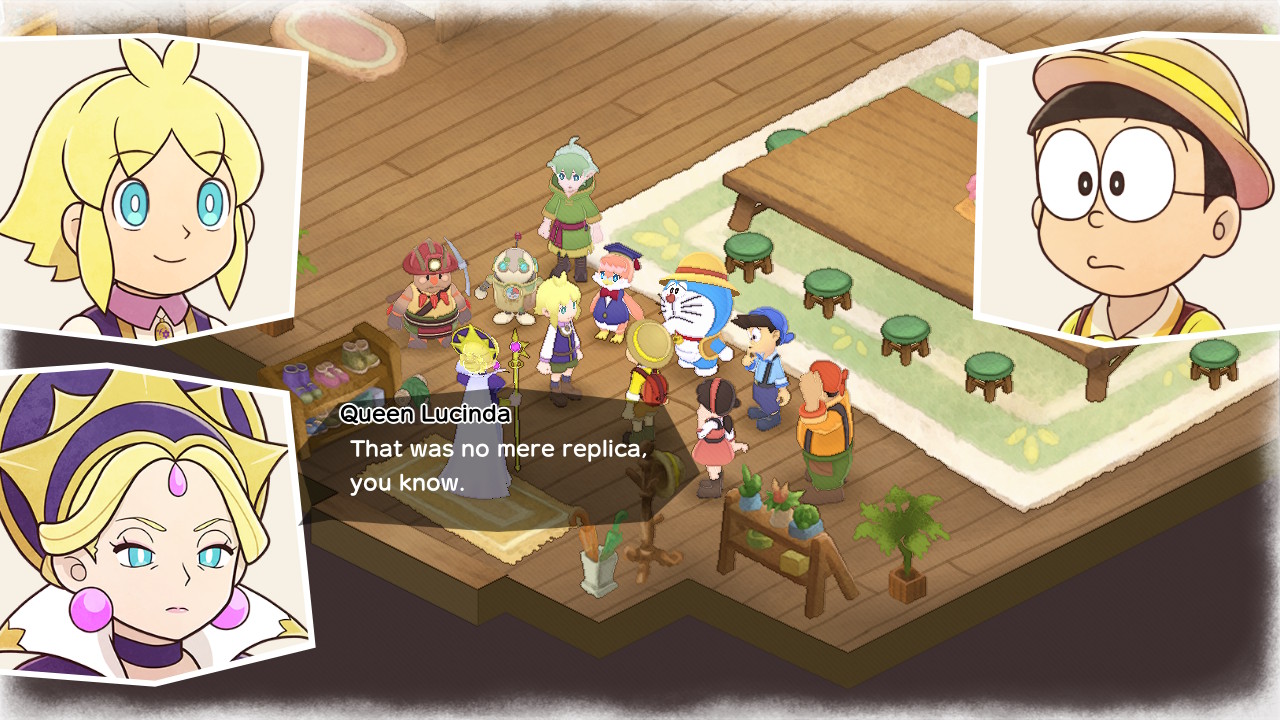
Task: Toggle Queen Lucinda's portrait in the bottom-left corner
Action: (120, 530)
